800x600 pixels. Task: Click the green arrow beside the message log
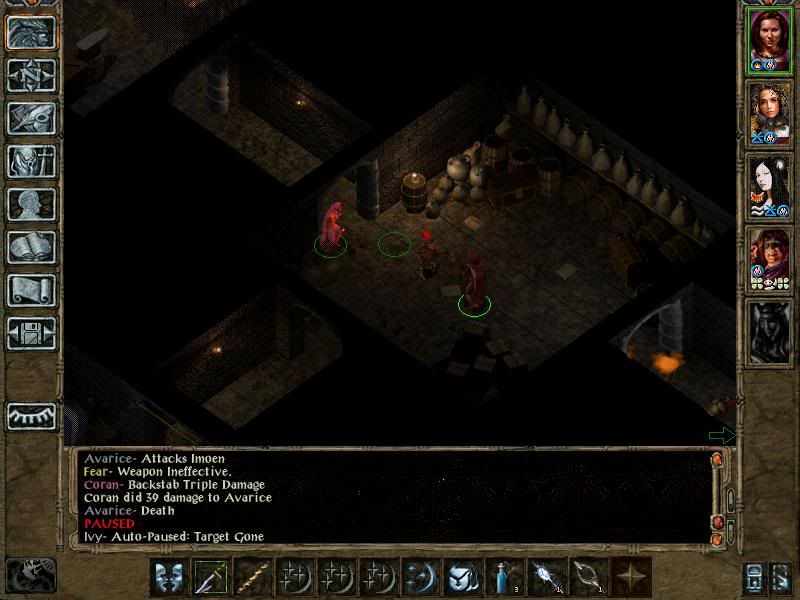click(720, 435)
